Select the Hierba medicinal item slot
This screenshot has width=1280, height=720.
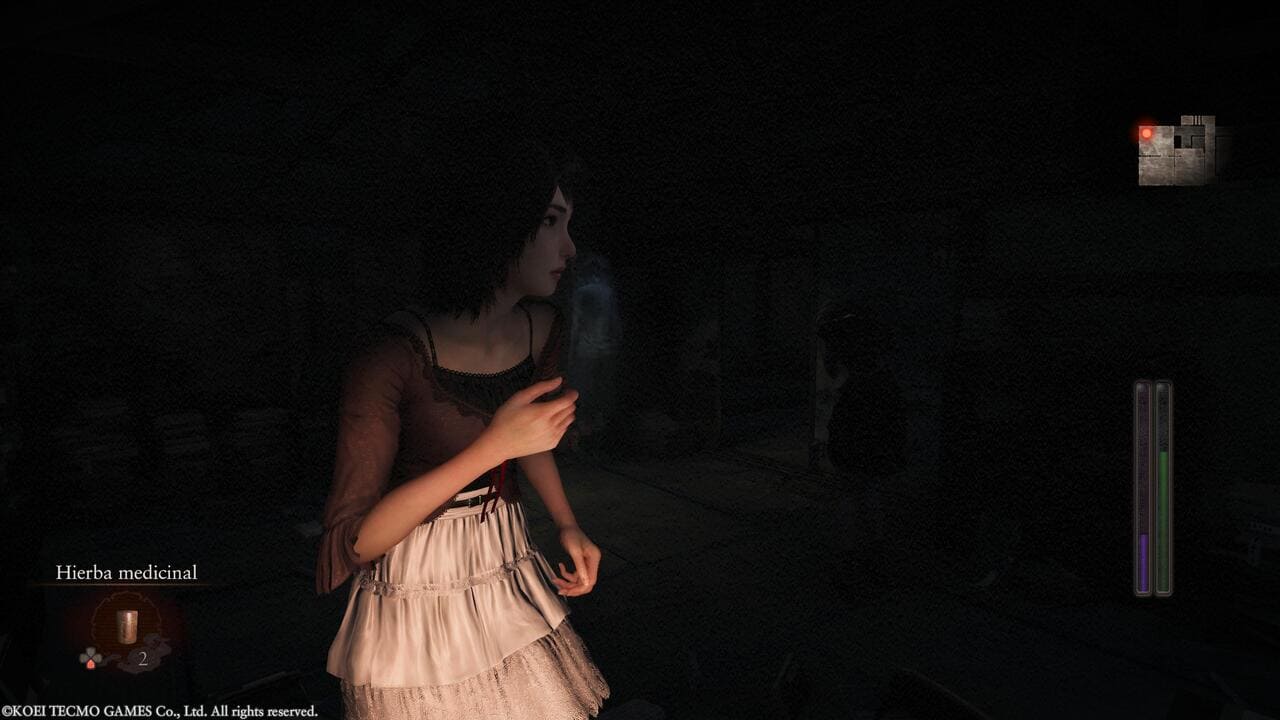pyautogui.click(x=126, y=627)
